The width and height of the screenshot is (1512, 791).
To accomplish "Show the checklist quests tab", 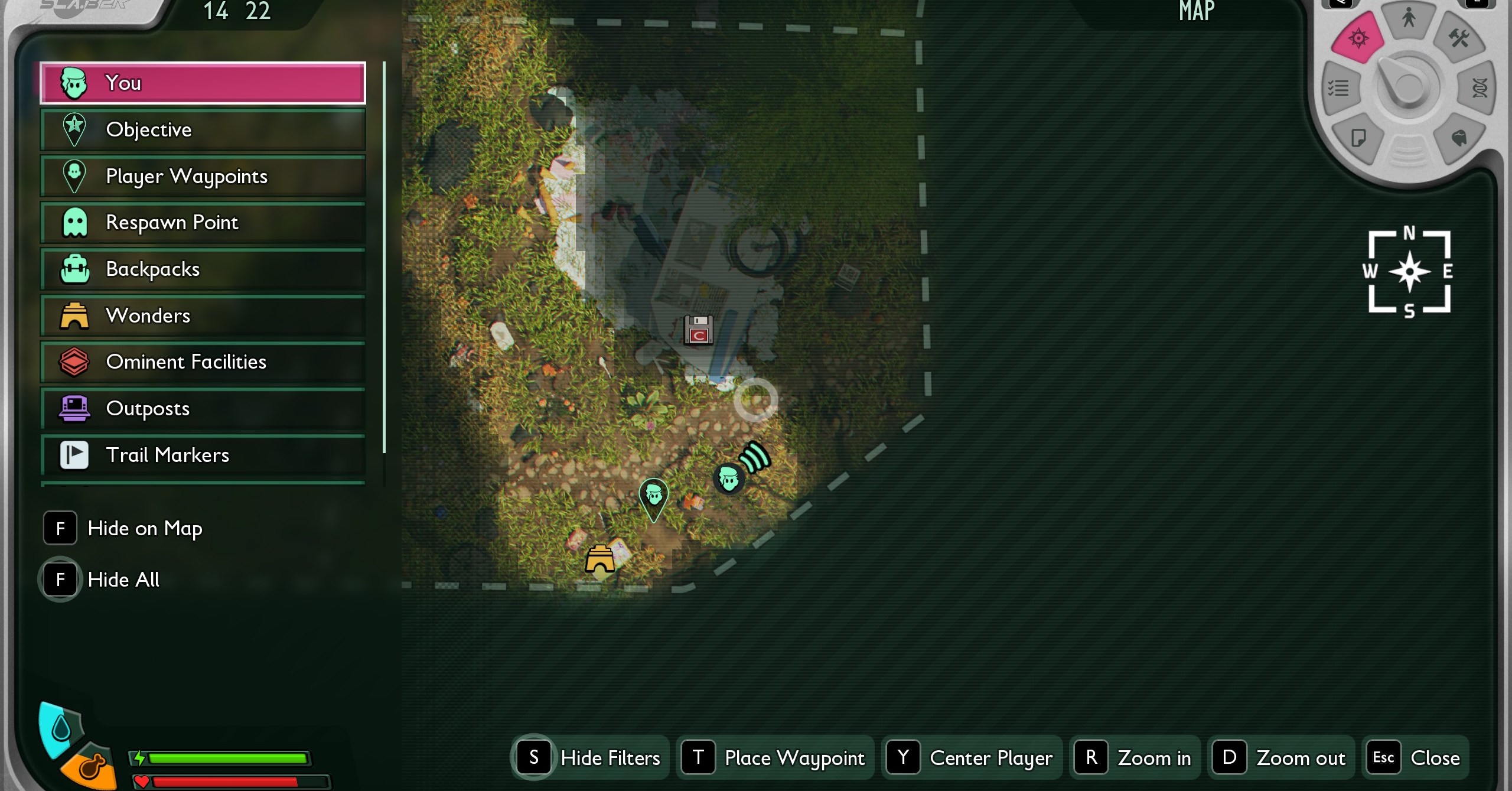I will (1338, 89).
